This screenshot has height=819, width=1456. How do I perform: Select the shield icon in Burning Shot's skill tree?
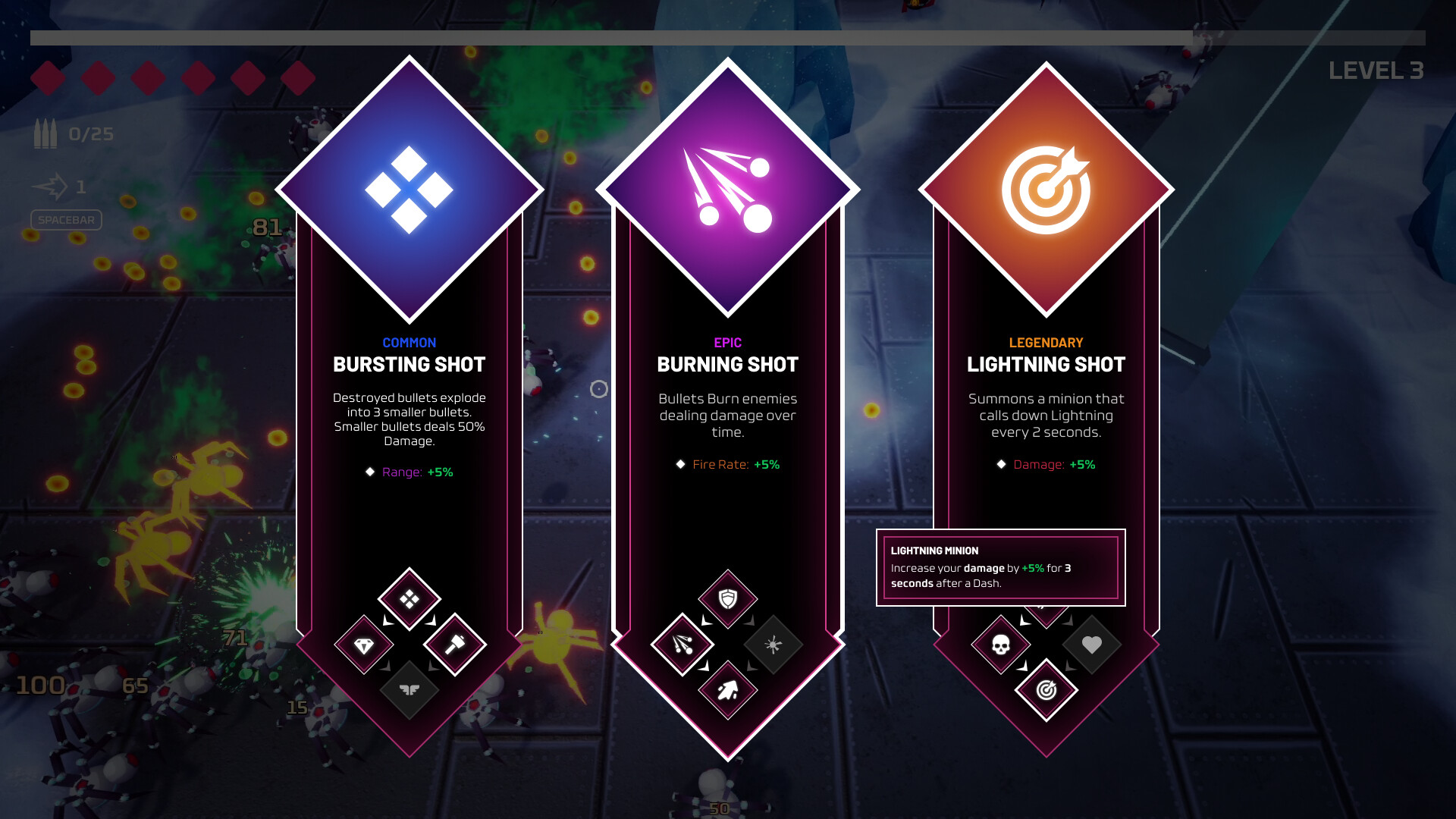pos(726,599)
